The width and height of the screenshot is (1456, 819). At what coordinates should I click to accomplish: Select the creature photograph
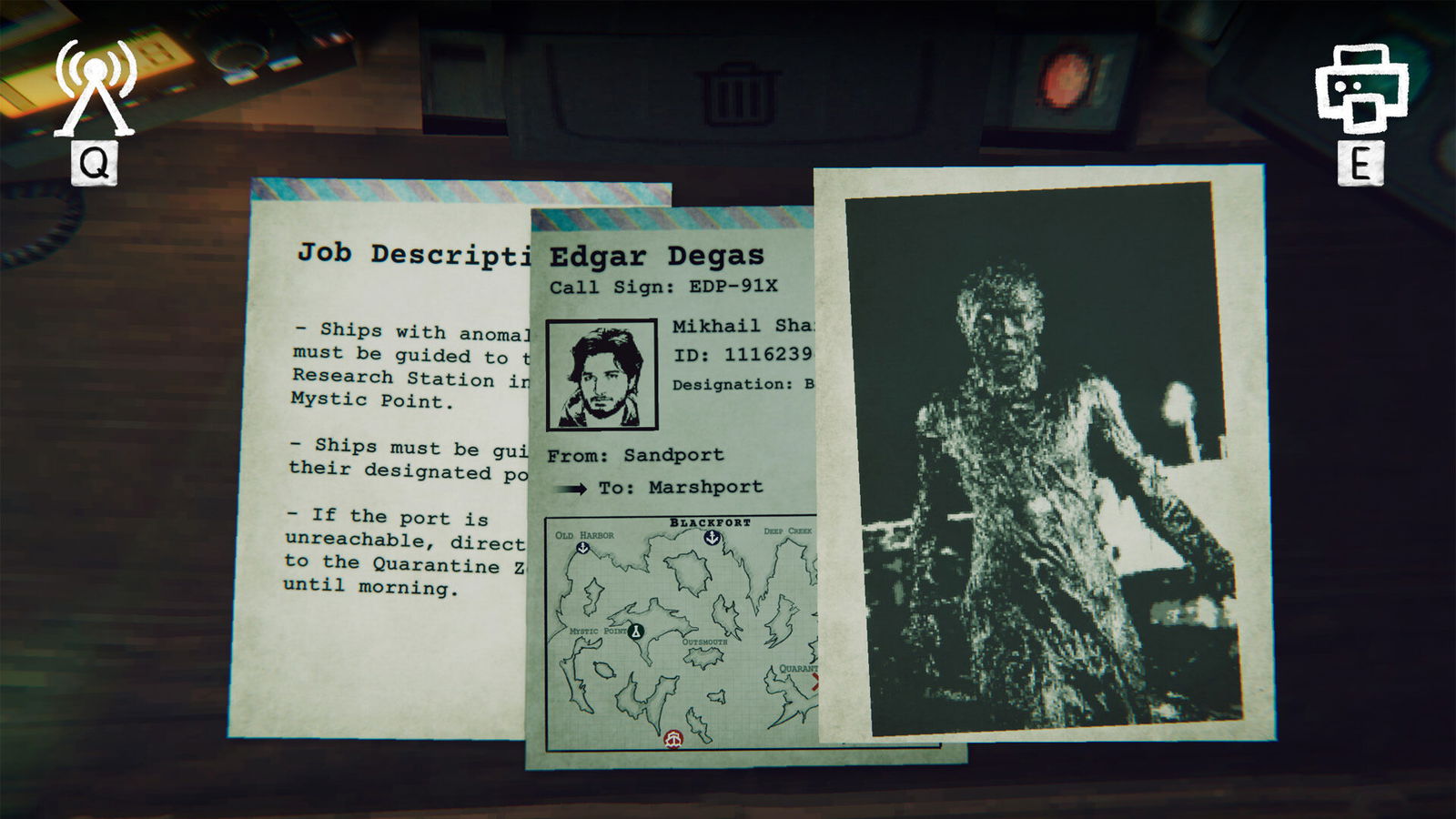(1040, 455)
